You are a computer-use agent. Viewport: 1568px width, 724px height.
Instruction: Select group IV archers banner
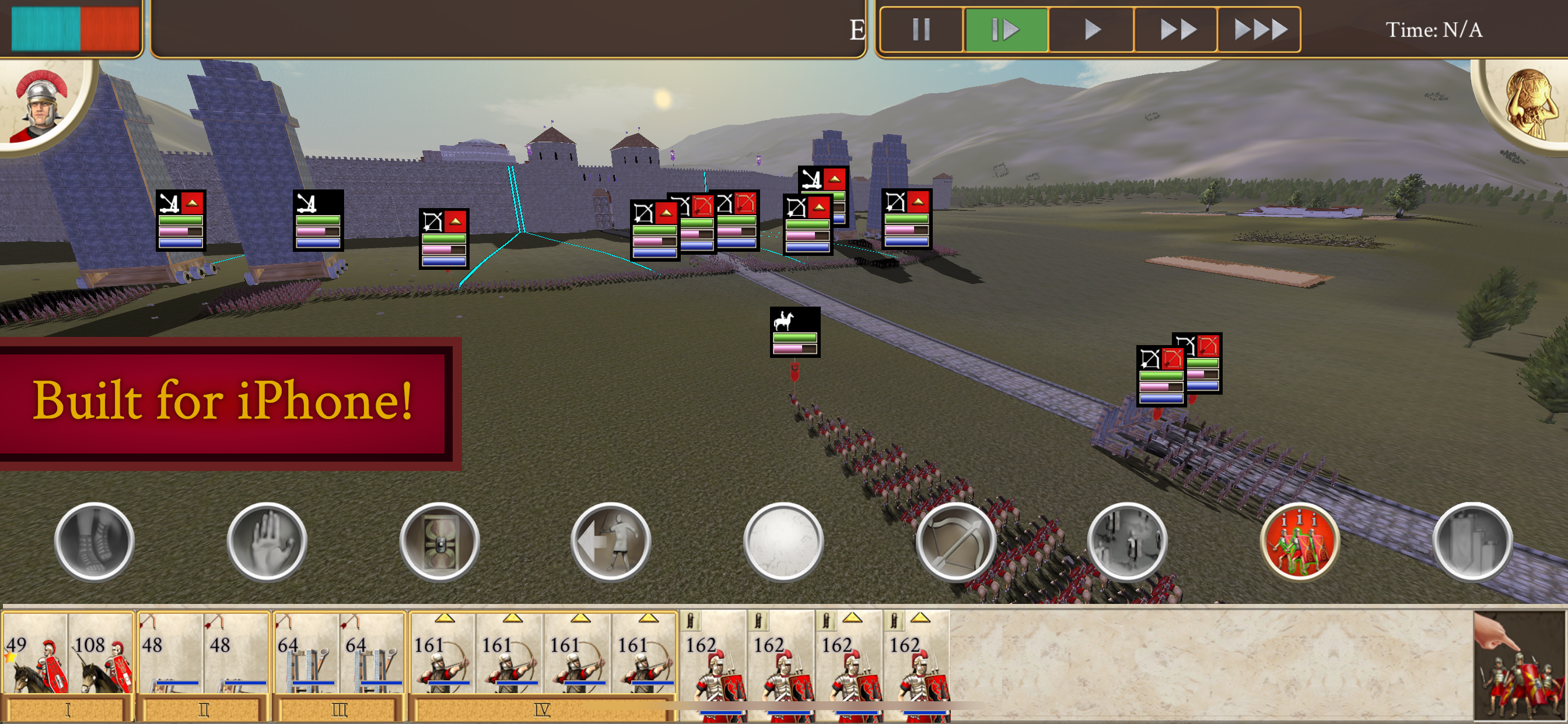[542, 710]
